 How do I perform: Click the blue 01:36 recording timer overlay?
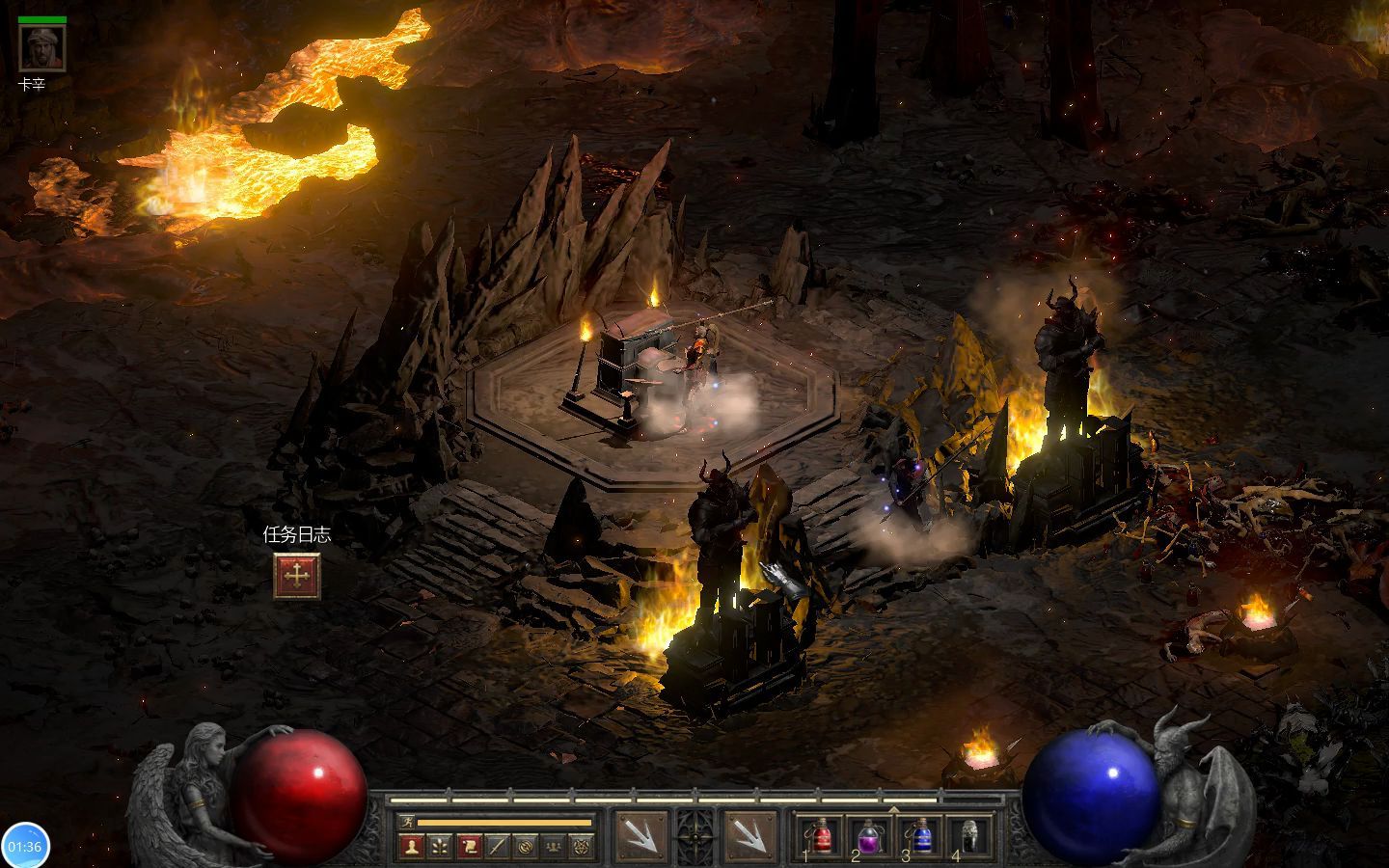(25, 846)
